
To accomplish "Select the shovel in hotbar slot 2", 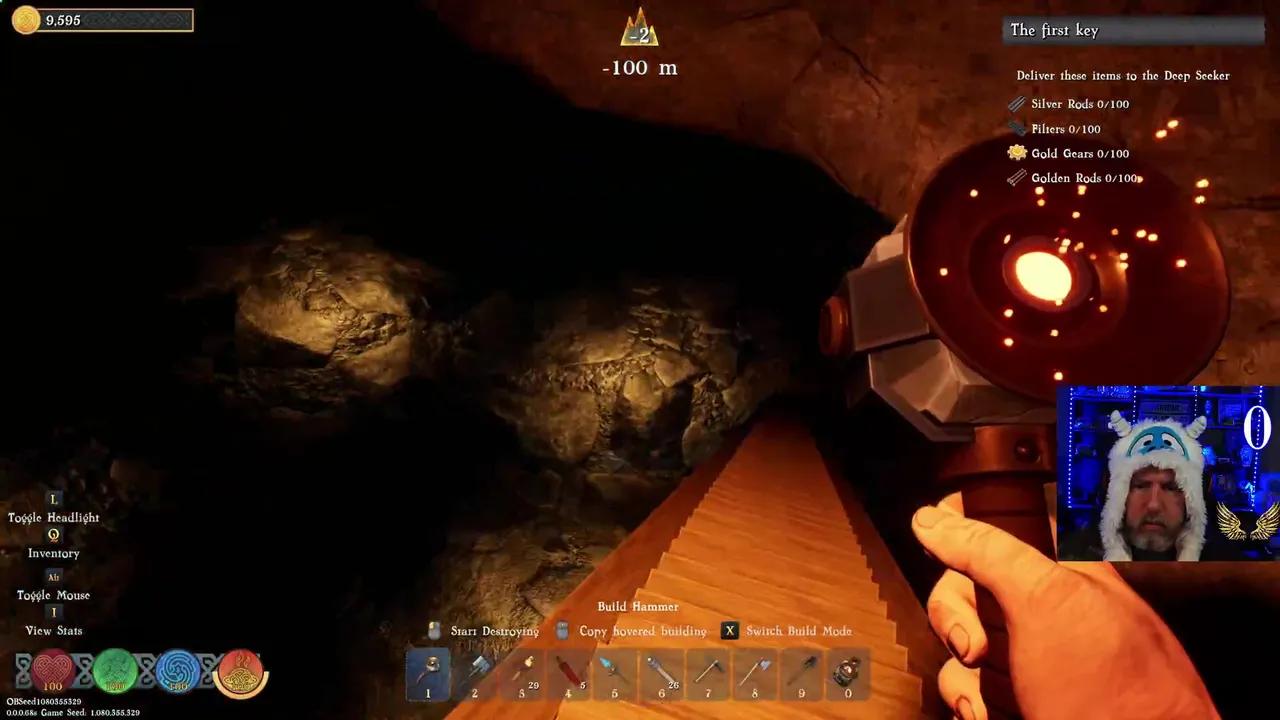I will click(474, 672).
